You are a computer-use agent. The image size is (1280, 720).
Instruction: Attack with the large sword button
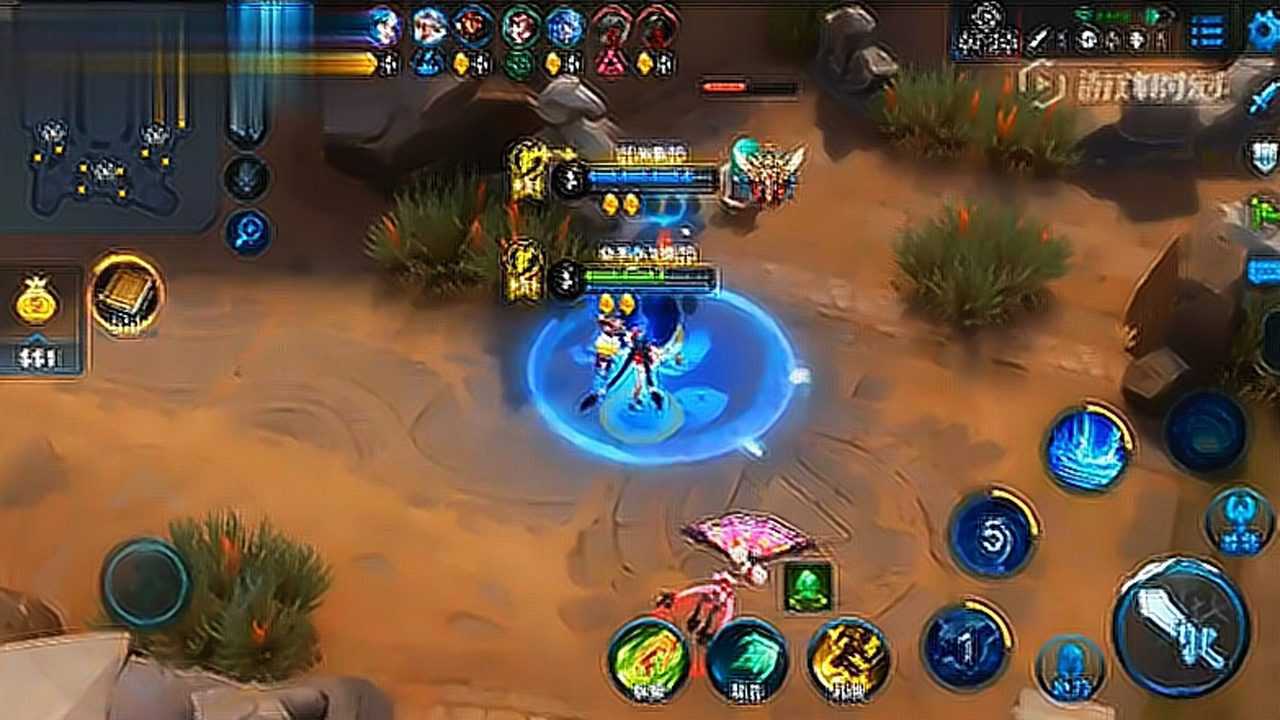click(x=1181, y=627)
